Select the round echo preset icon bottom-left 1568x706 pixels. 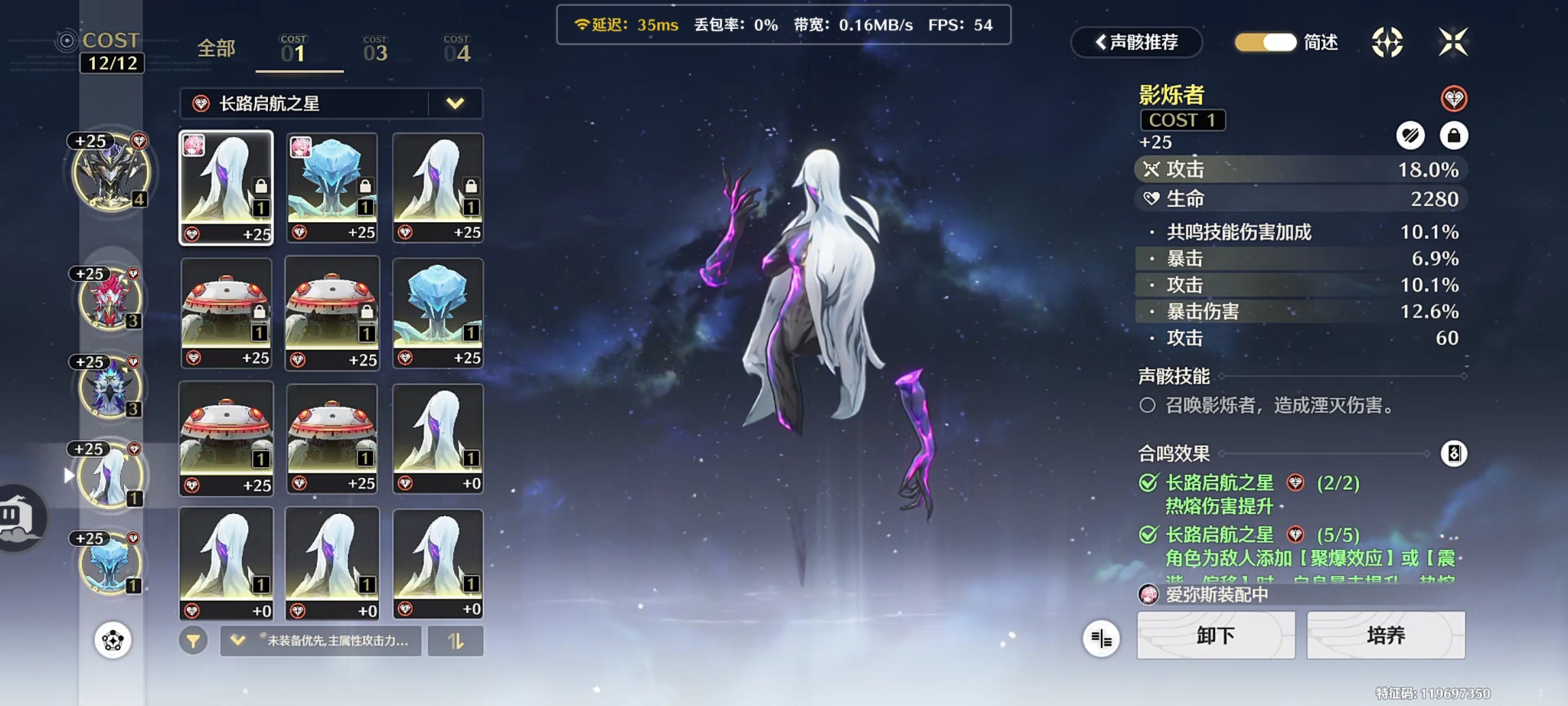click(113, 640)
